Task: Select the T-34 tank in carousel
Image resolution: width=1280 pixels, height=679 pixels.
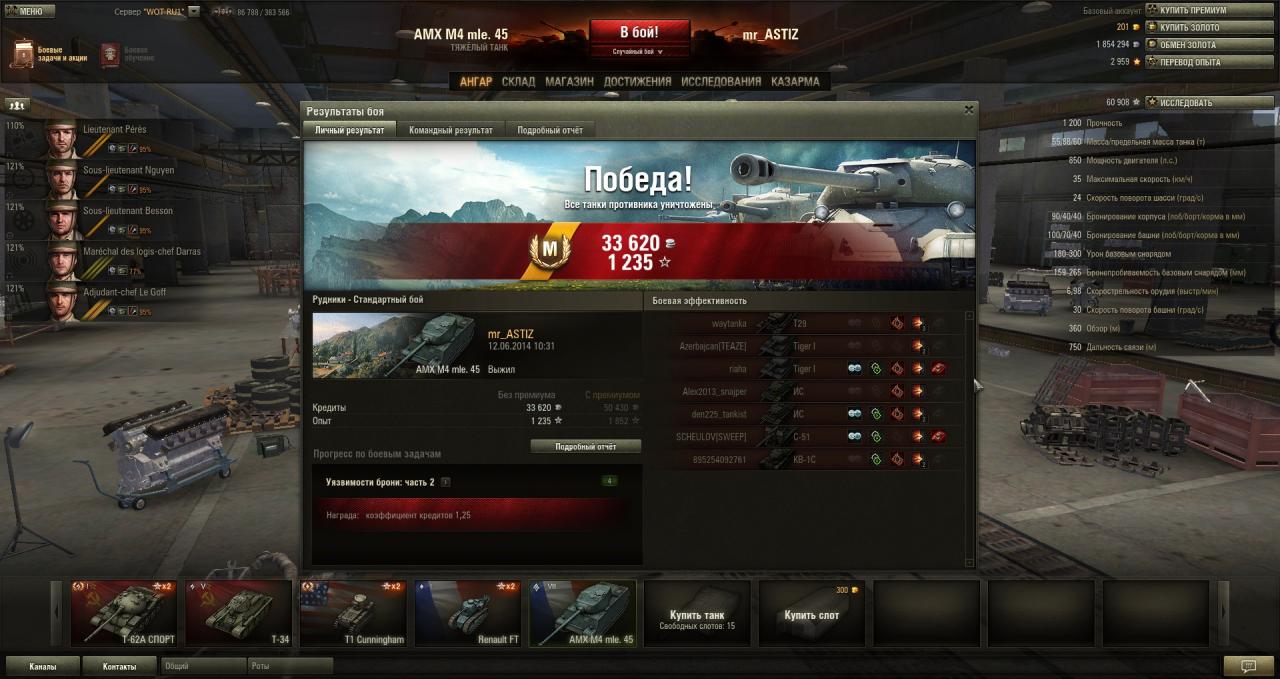Action: click(x=238, y=613)
